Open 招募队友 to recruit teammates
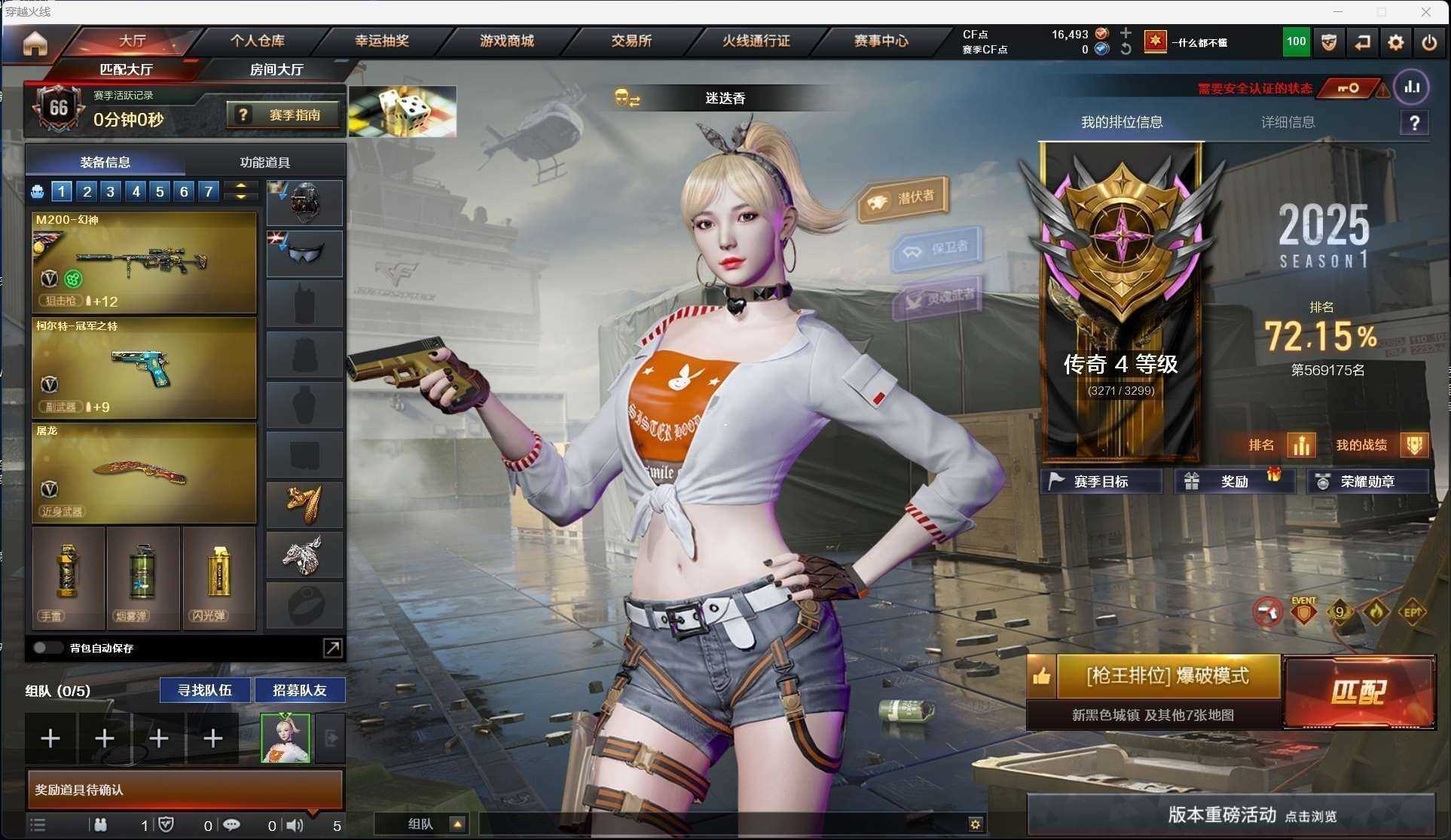The width and height of the screenshot is (1451, 840). coord(299,690)
